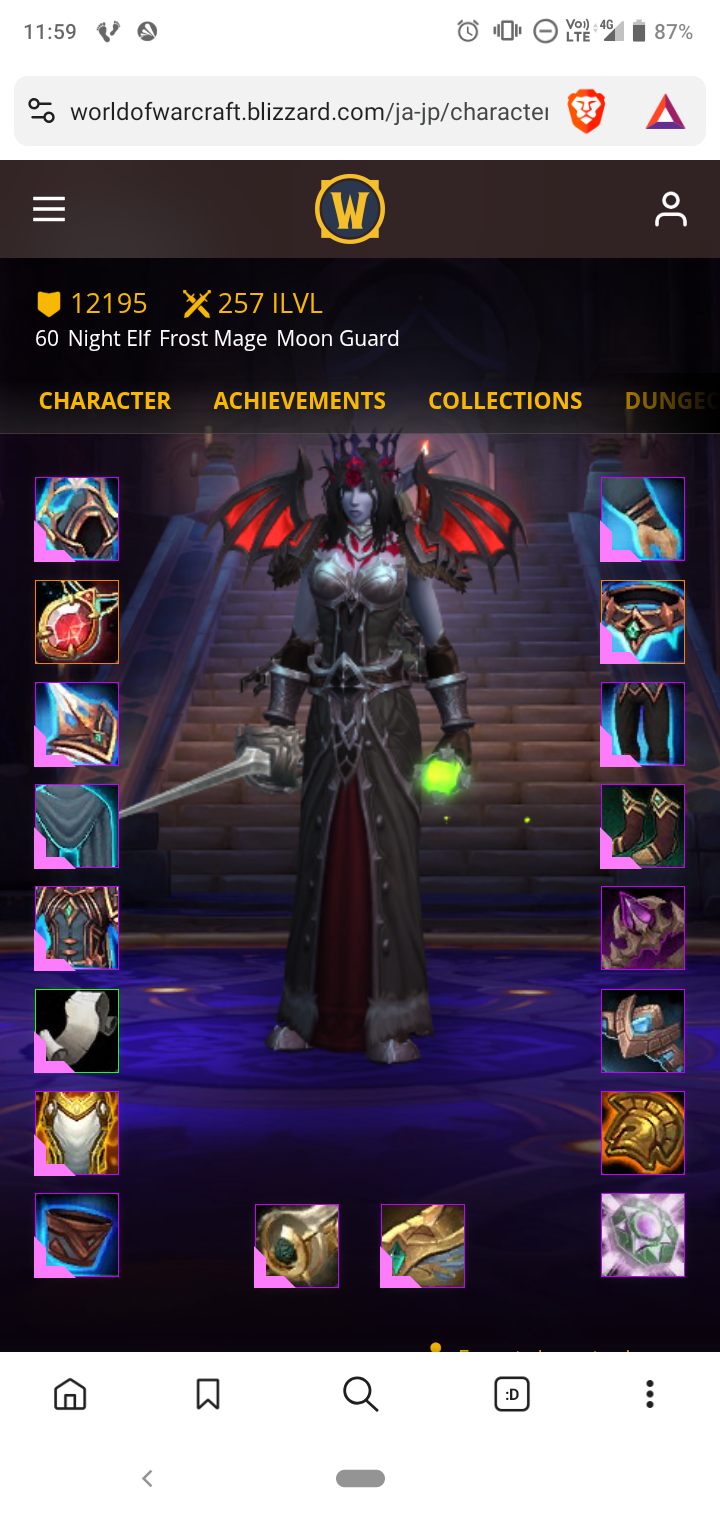Inspect the purple crystal ring slot
The image size is (720, 1520).
643,928
